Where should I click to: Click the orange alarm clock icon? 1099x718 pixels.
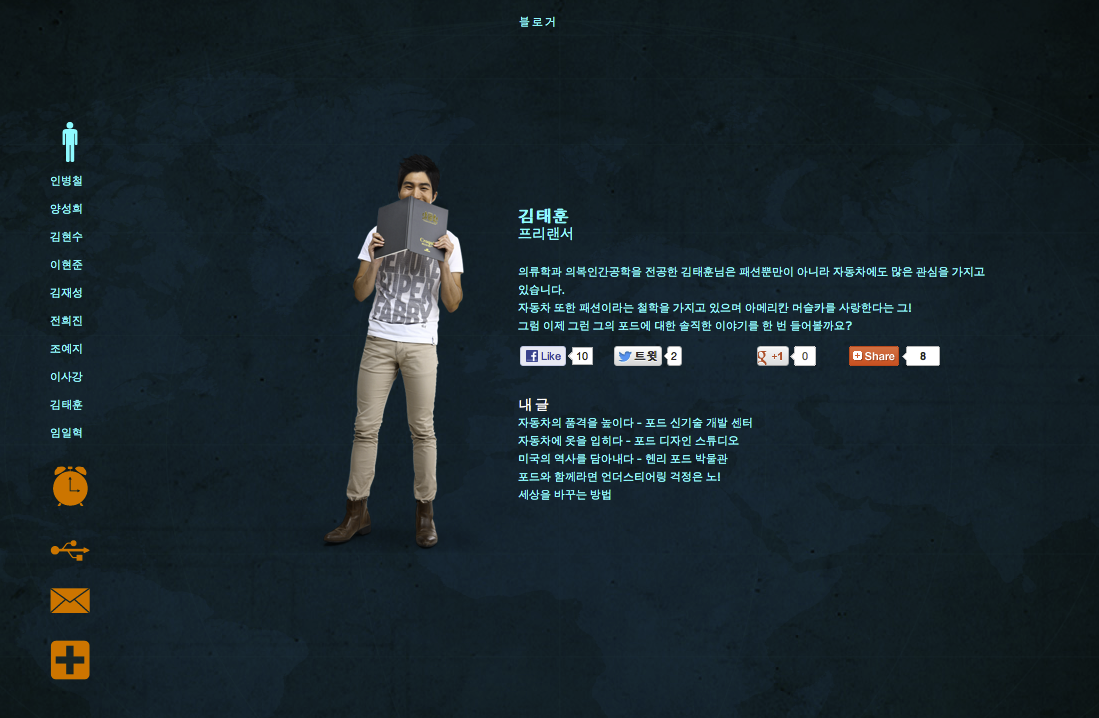click(x=70, y=486)
